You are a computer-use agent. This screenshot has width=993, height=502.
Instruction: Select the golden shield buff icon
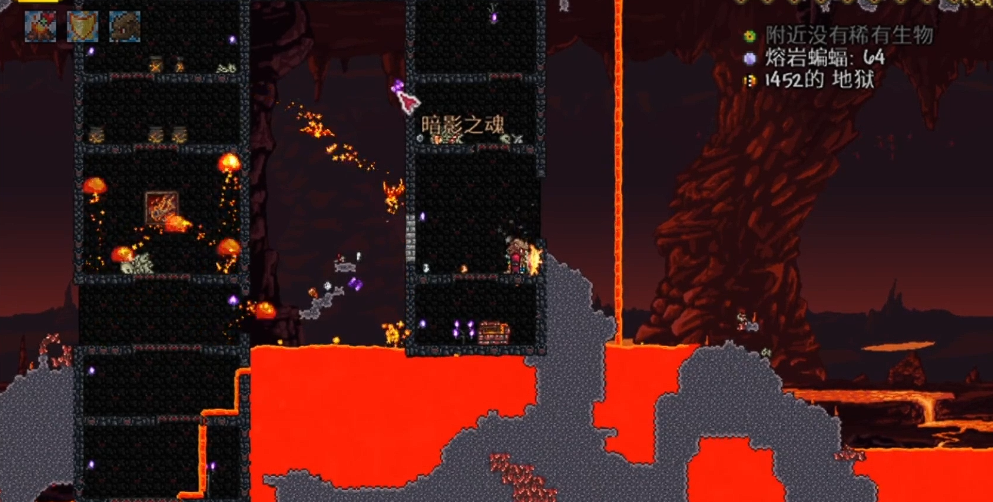pos(82,26)
